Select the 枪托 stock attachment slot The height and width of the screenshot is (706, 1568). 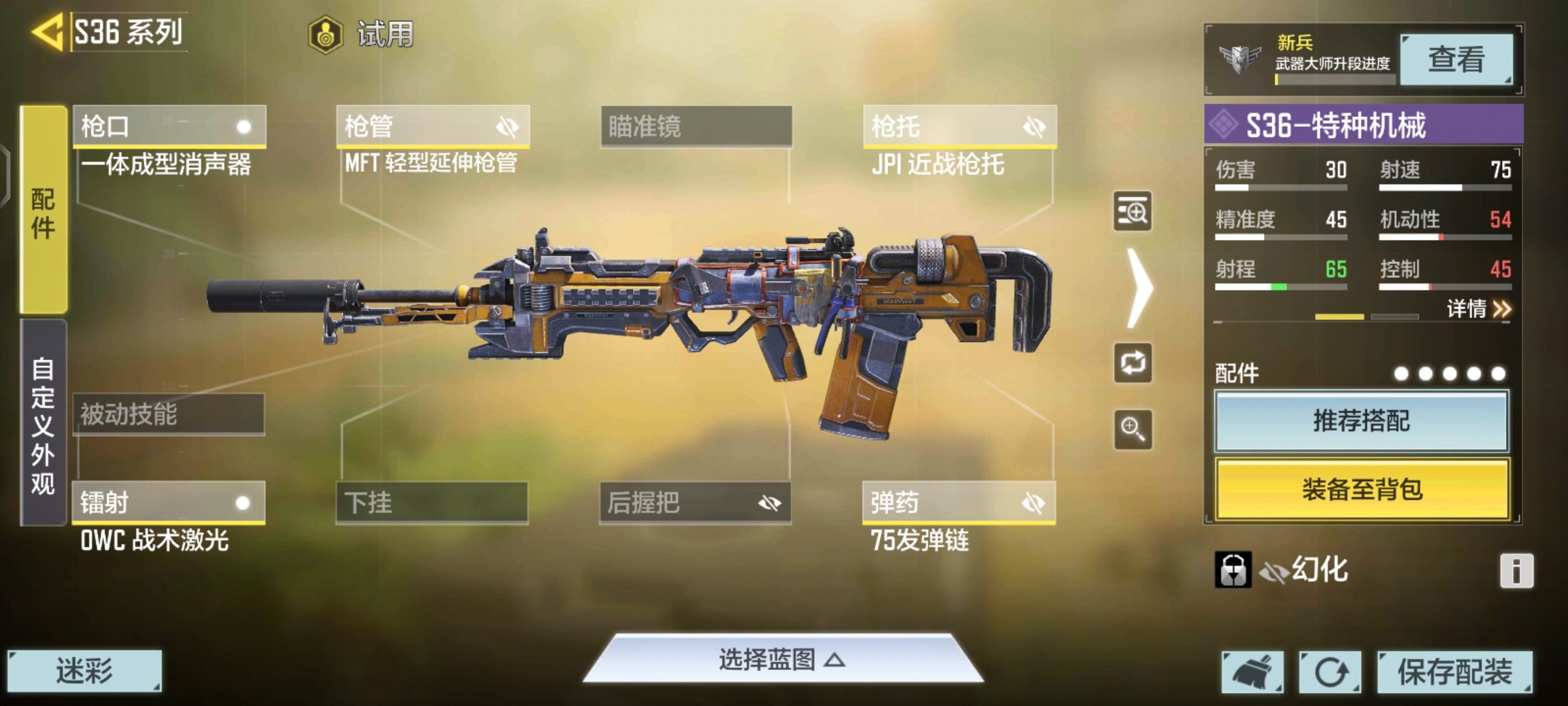(959, 126)
